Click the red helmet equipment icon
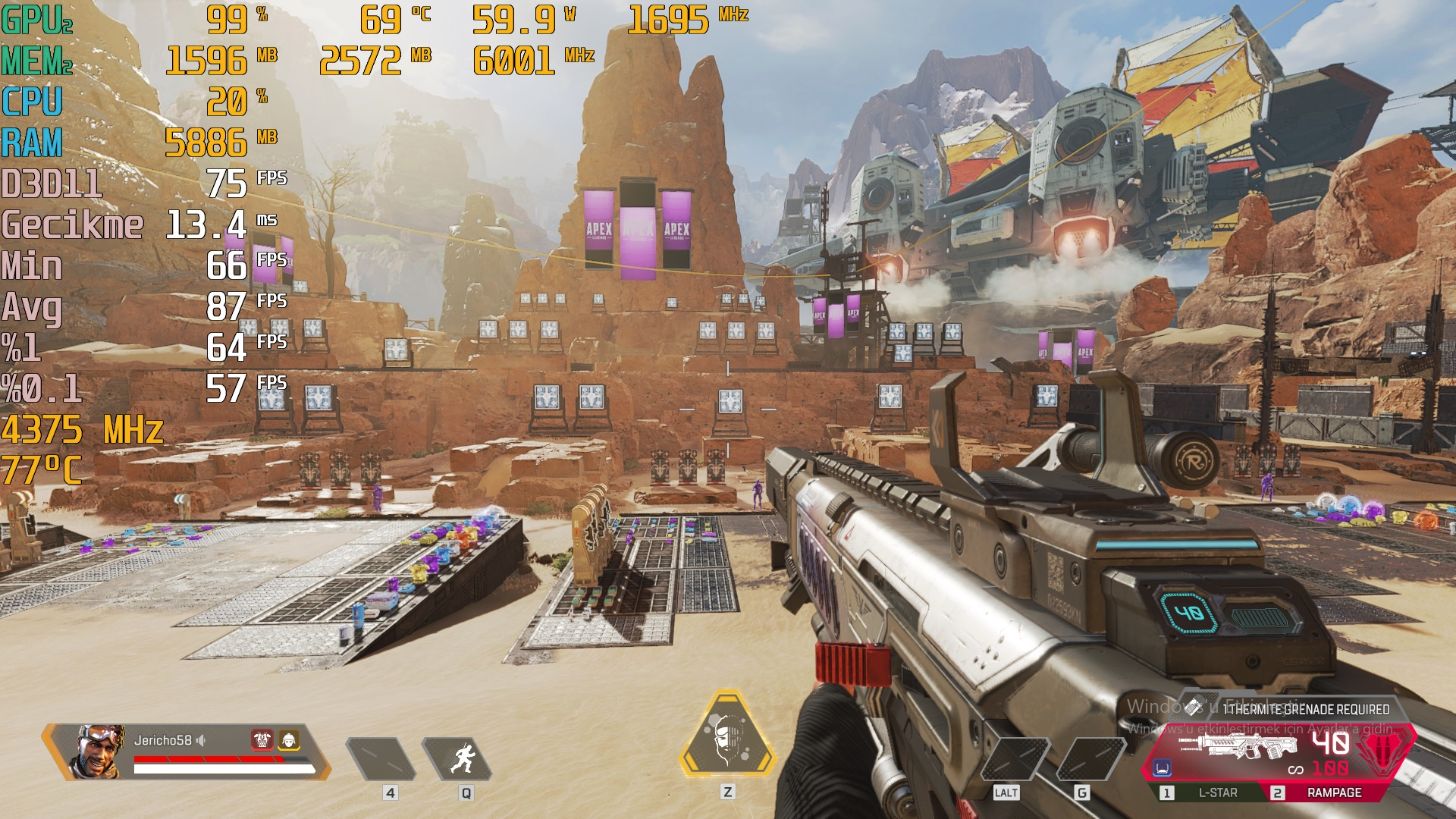Viewport: 1456px width, 819px height. click(262, 739)
